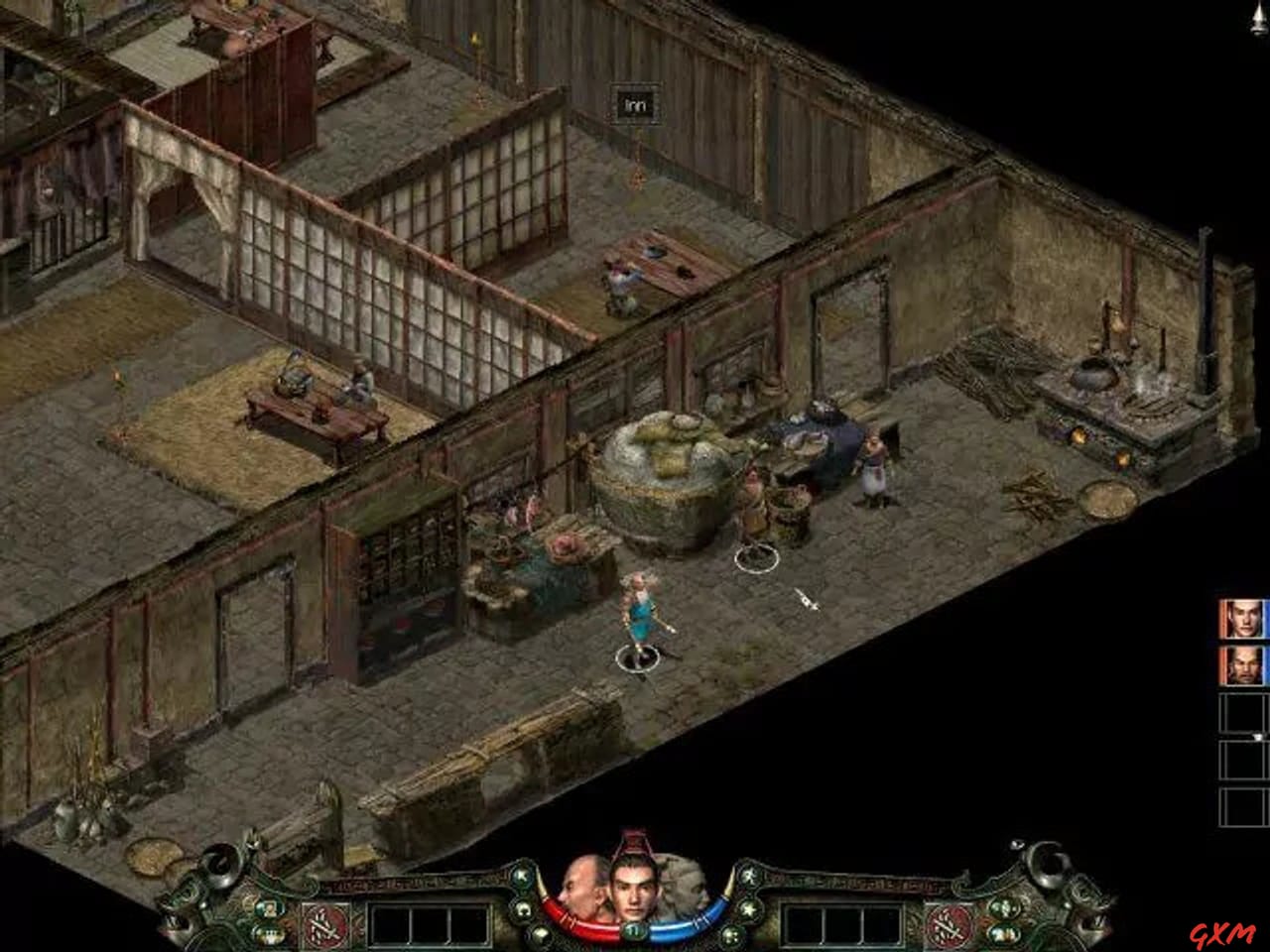
Task: Open the backpack inventory icon on left HUD
Action: pyautogui.click(x=269, y=932)
